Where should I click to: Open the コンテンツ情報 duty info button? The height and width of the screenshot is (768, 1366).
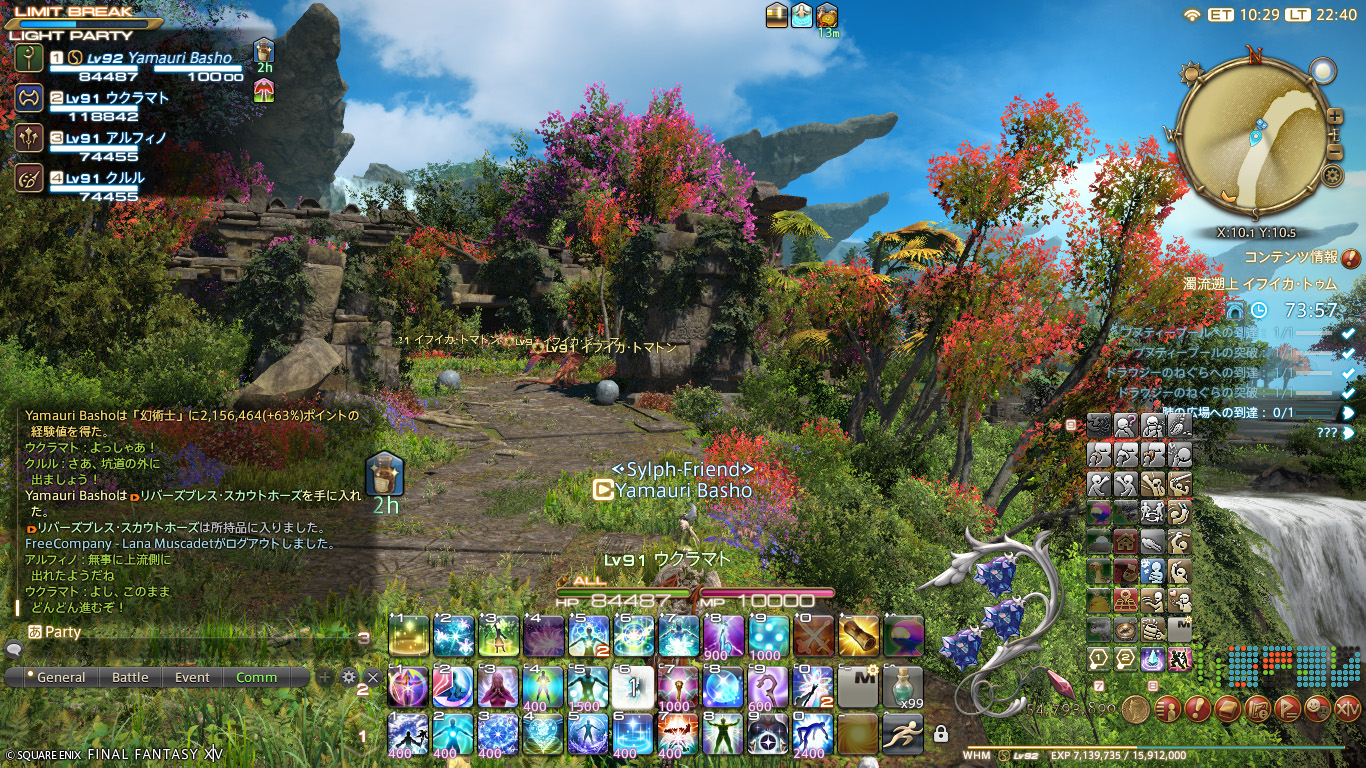click(x=1351, y=258)
